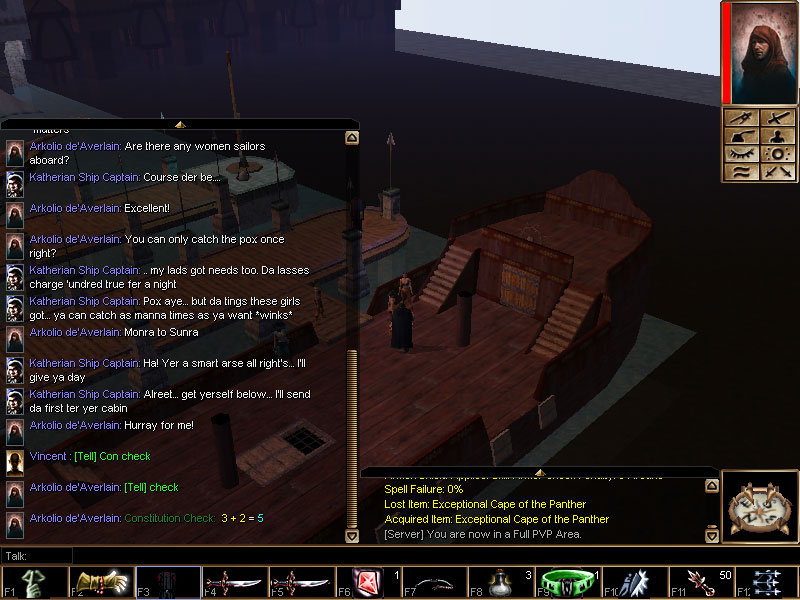Open the character sheet silhouette button
800x600 pixels.
[x=778, y=136]
